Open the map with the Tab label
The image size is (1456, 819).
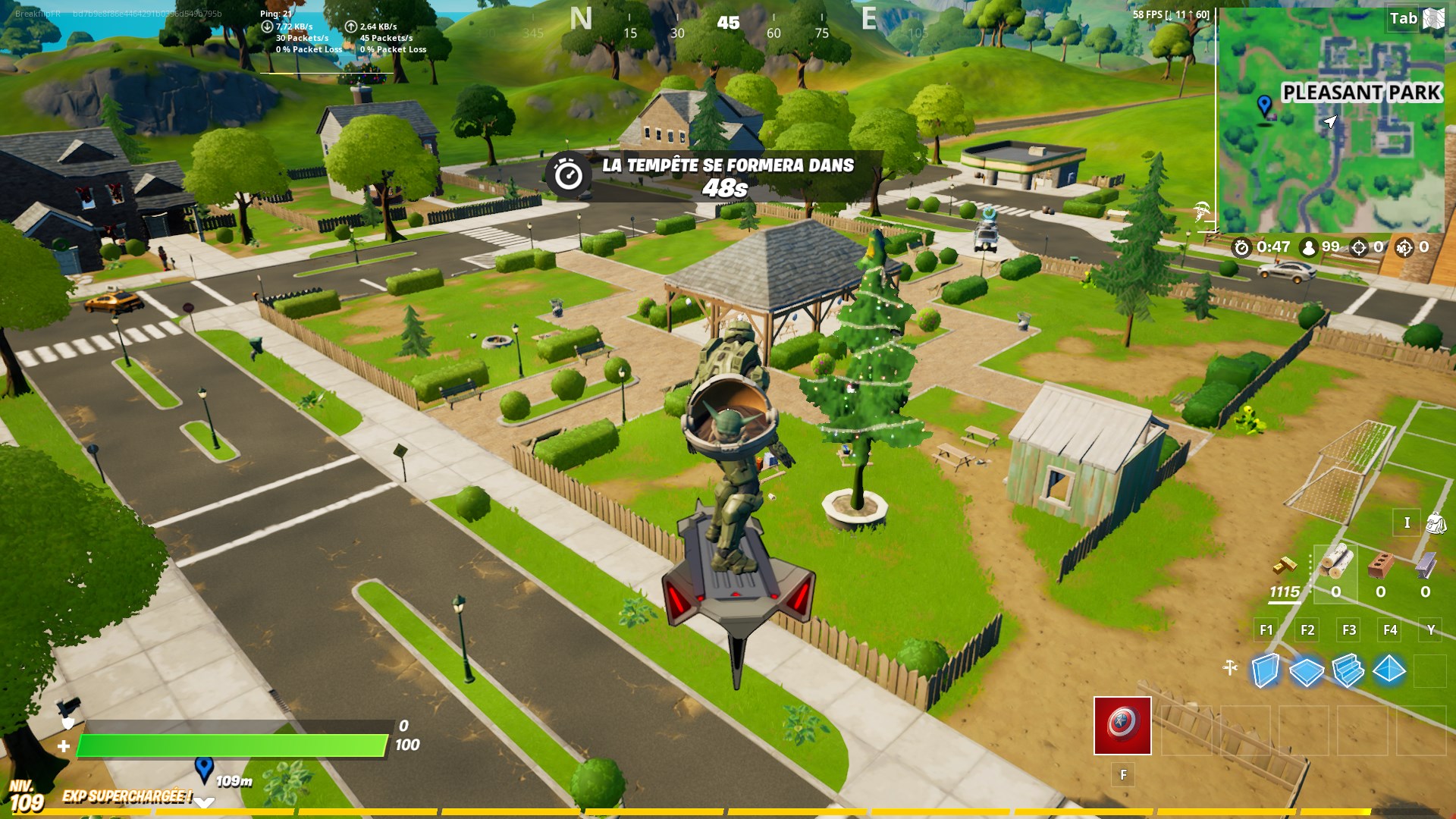[1404, 17]
